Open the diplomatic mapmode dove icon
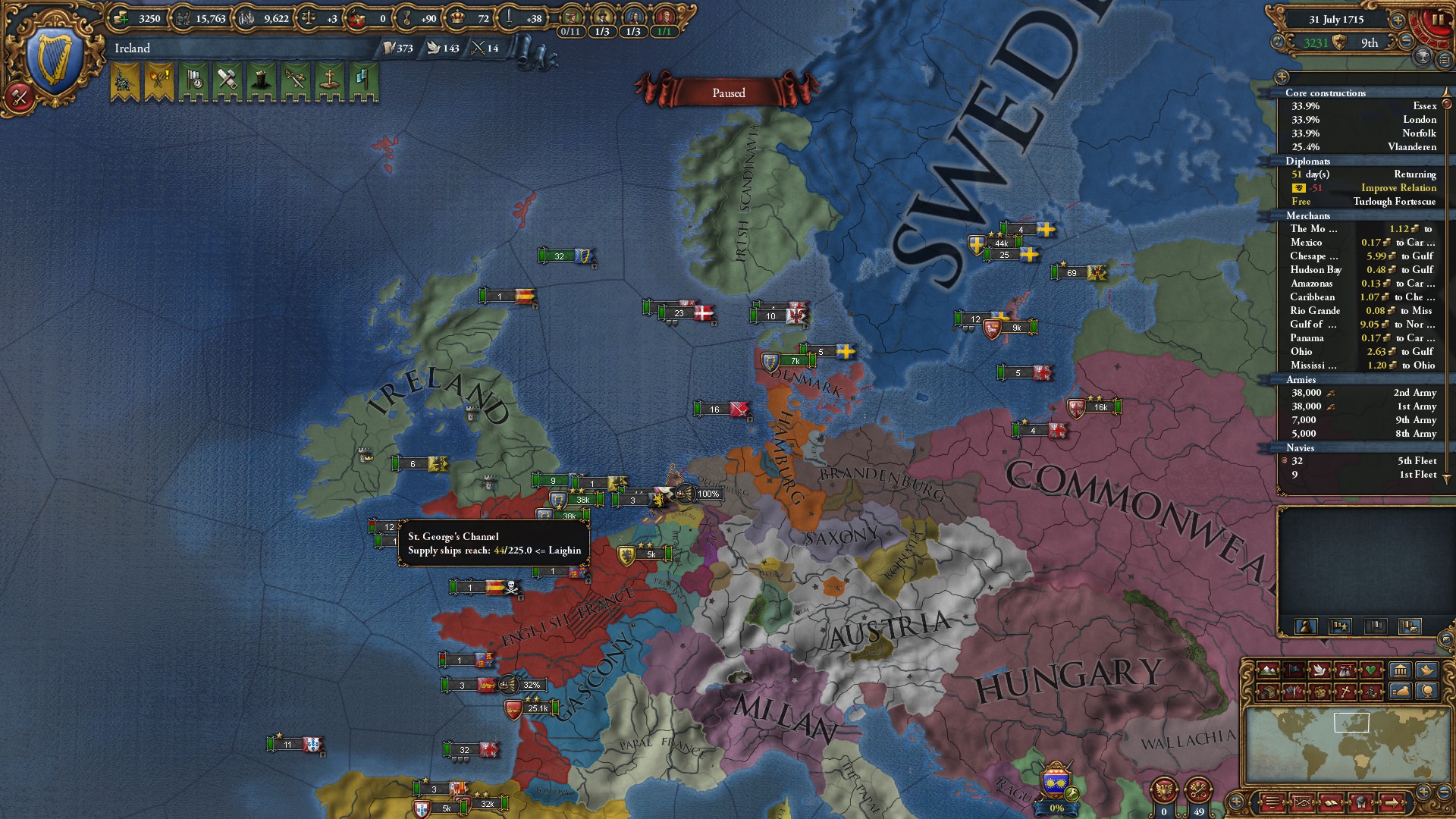The width and height of the screenshot is (1456, 819). pos(1320,670)
